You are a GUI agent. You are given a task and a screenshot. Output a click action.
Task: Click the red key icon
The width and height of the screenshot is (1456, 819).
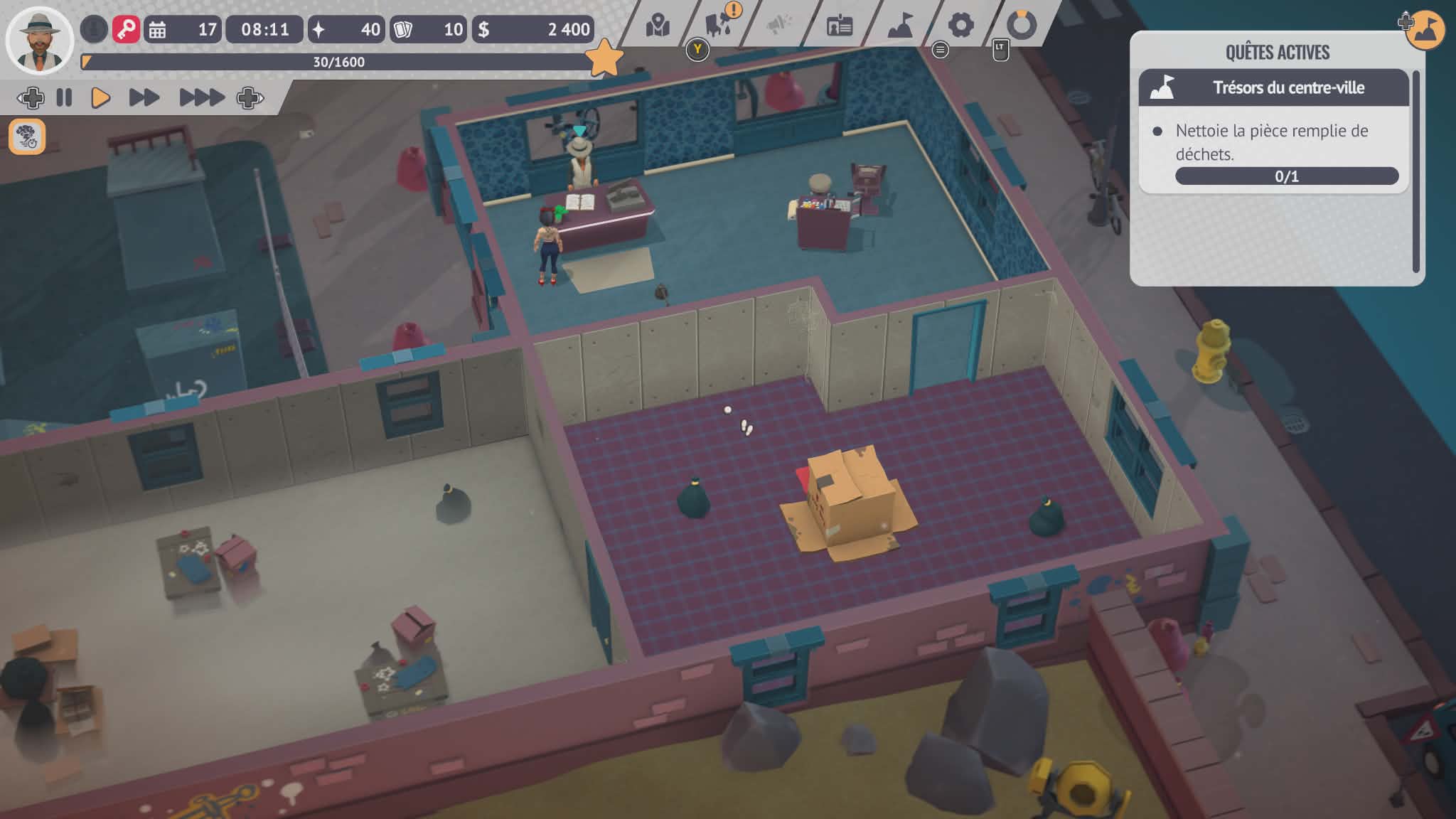[x=126, y=29]
